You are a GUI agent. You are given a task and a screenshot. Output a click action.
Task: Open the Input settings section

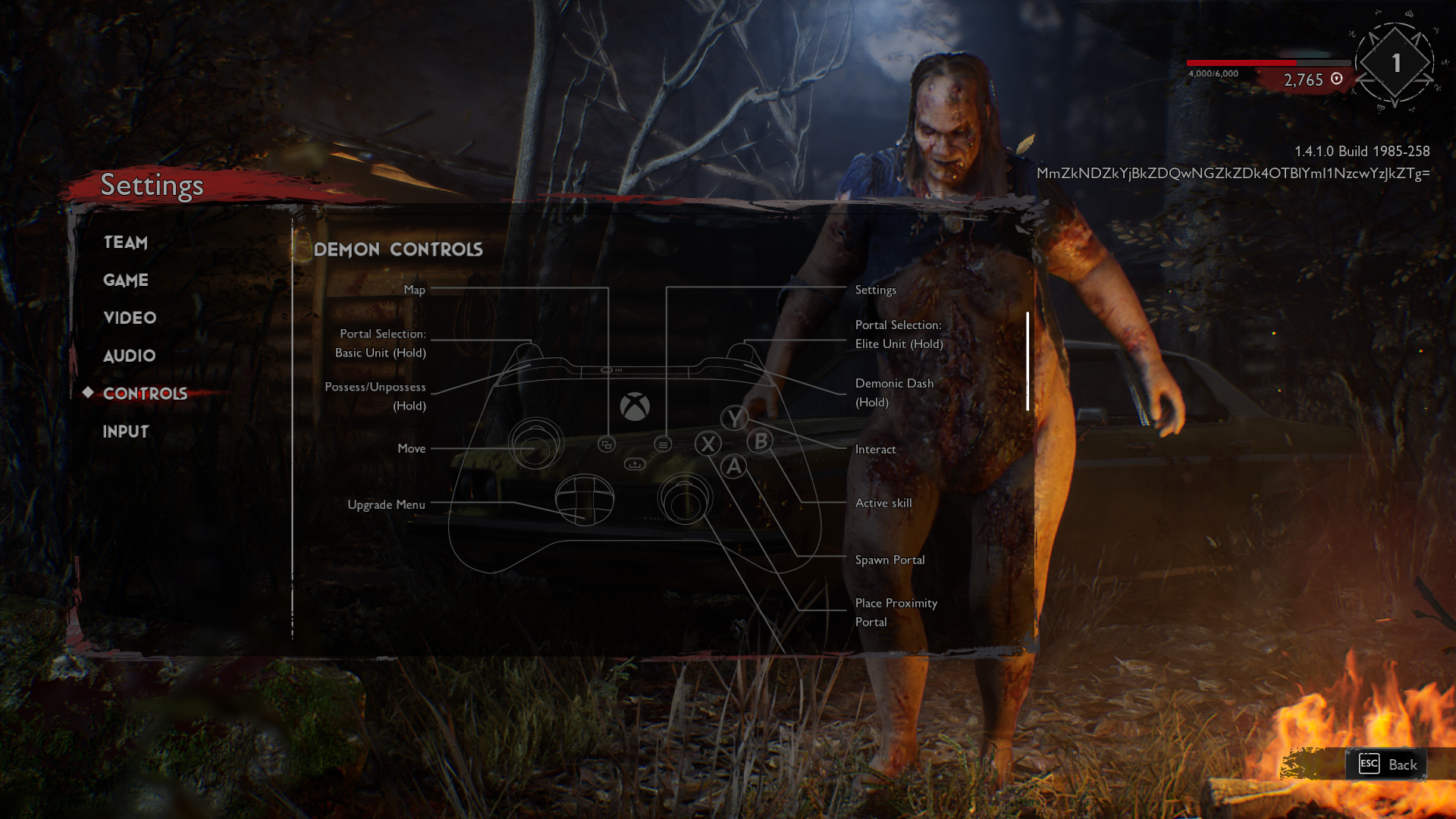pyautogui.click(x=126, y=431)
